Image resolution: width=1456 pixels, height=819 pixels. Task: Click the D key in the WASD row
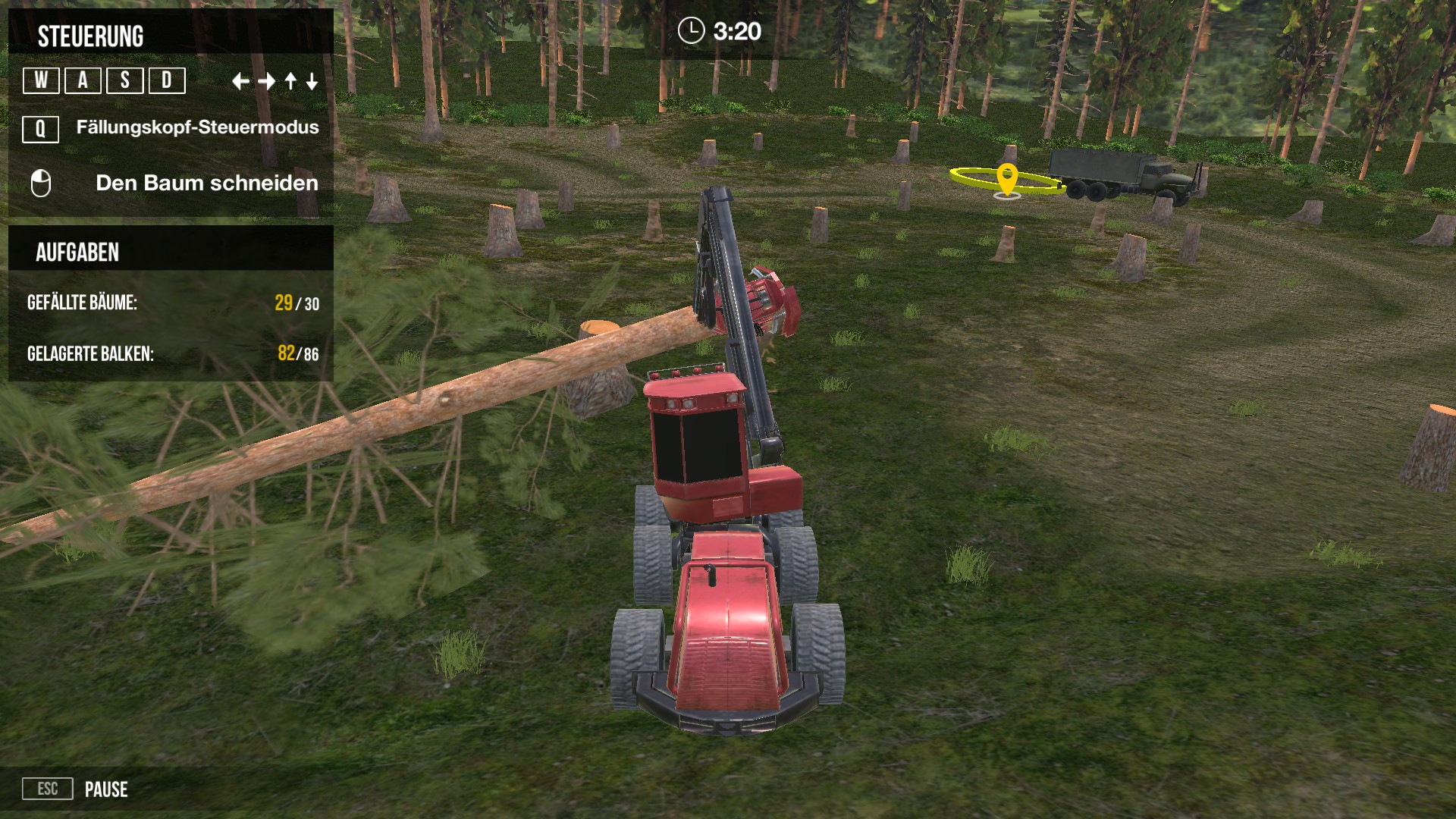(168, 80)
